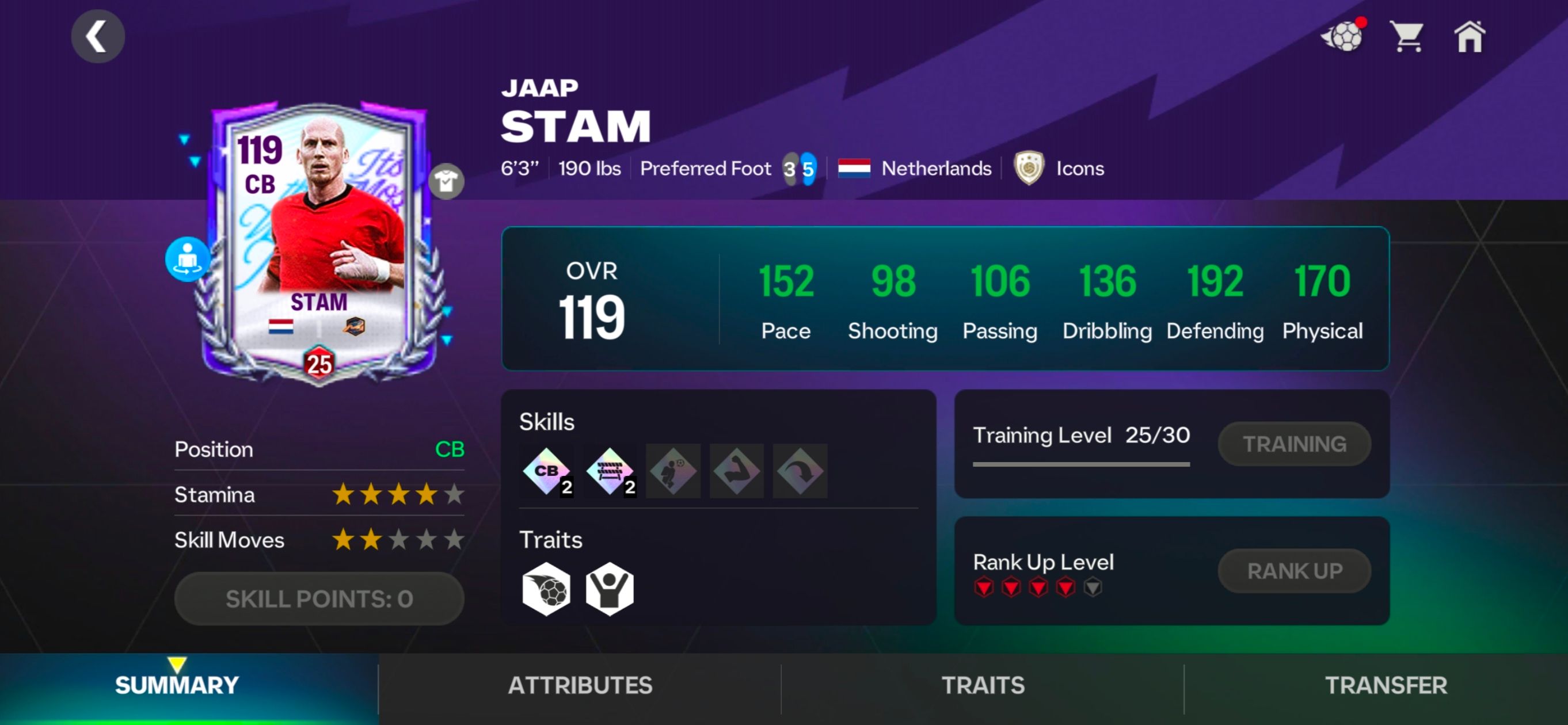1568x725 pixels.
Task: Open the Skill Points button
Action: point(319,598)
